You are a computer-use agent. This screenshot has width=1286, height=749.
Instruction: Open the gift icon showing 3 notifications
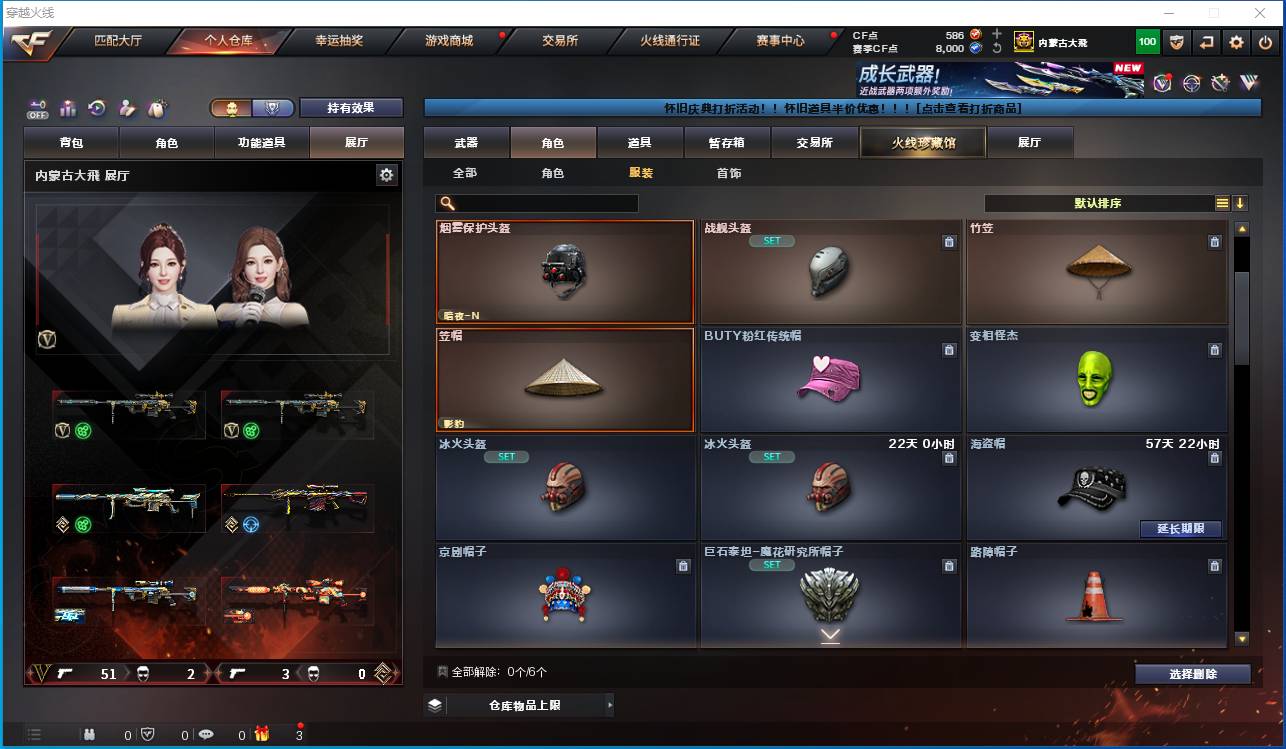coord(261,734)
